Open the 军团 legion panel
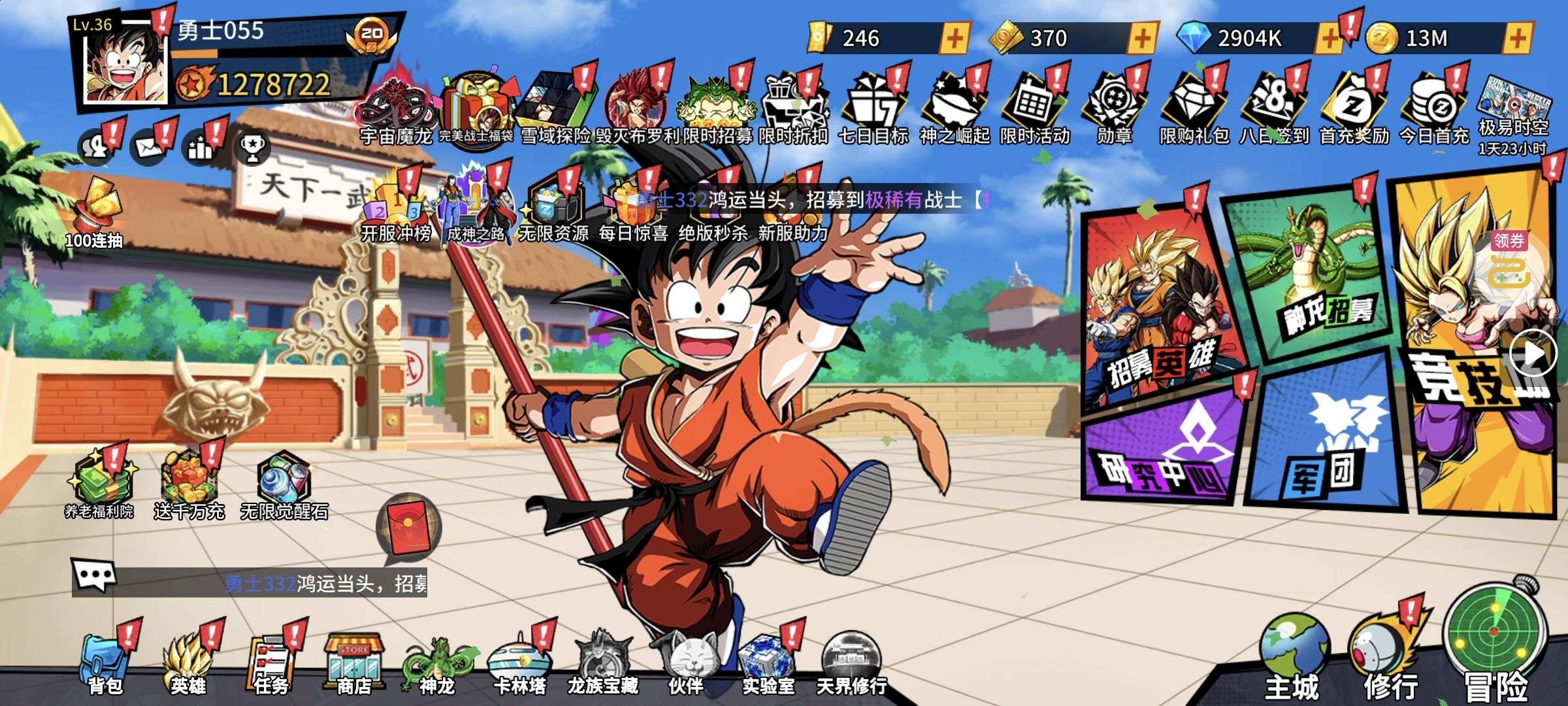 coord(1326,438)
